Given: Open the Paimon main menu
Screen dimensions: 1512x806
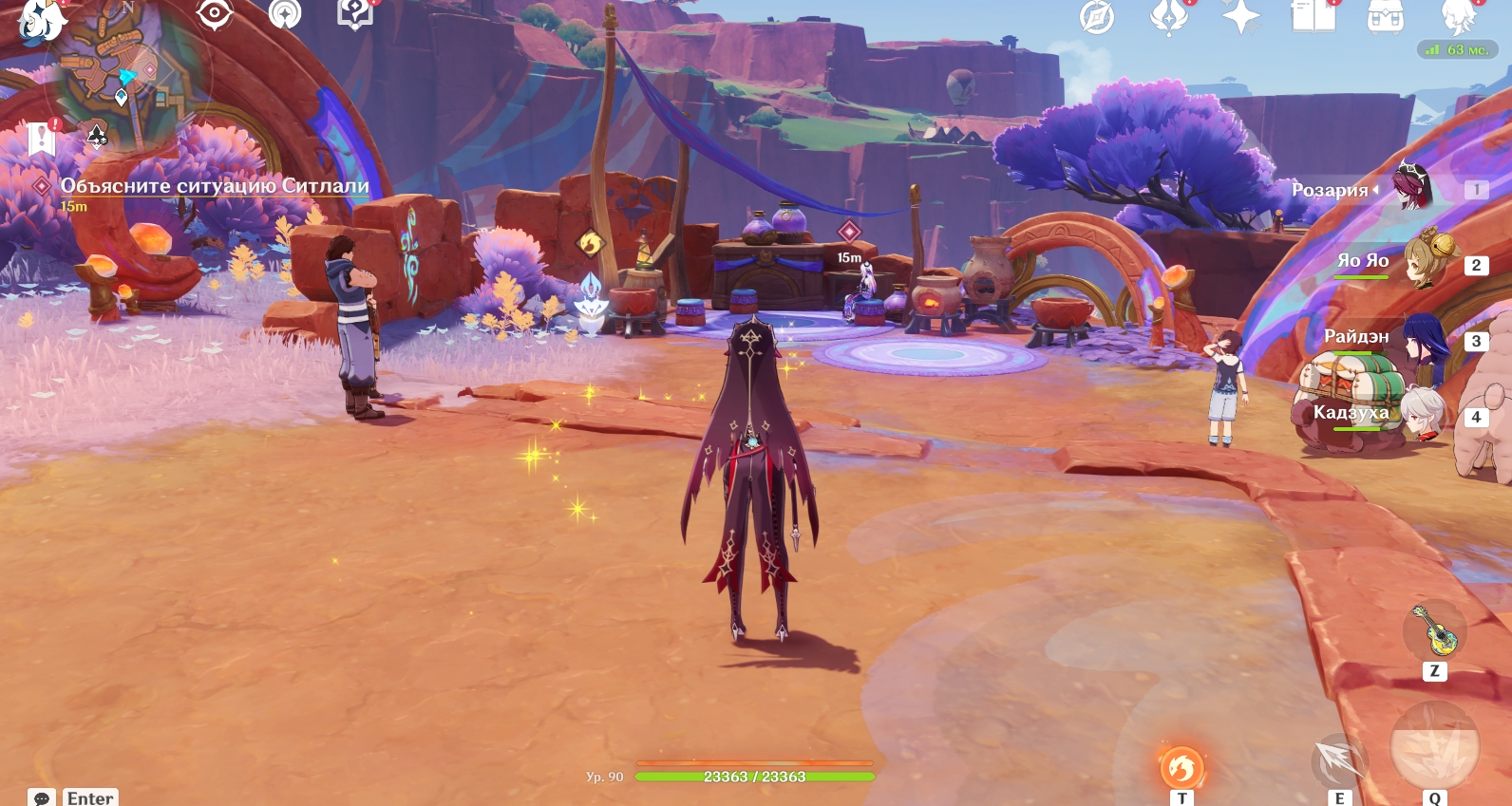Looking at the screenshot, I should (x=38, y=19).
